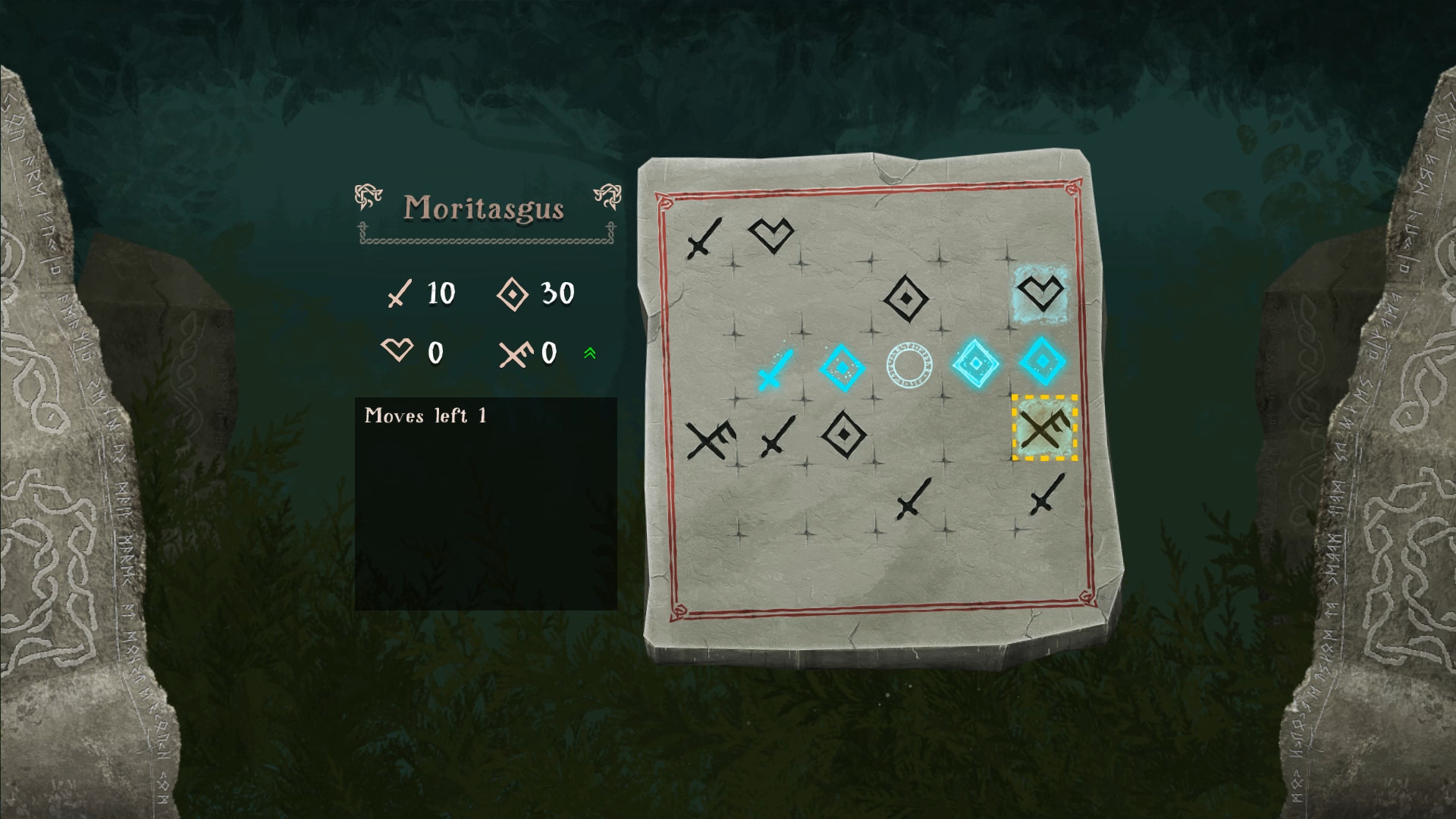Select the heart tile with cyan highlight
Viewport: 1456px width, 819px height.
point(1041,293)
